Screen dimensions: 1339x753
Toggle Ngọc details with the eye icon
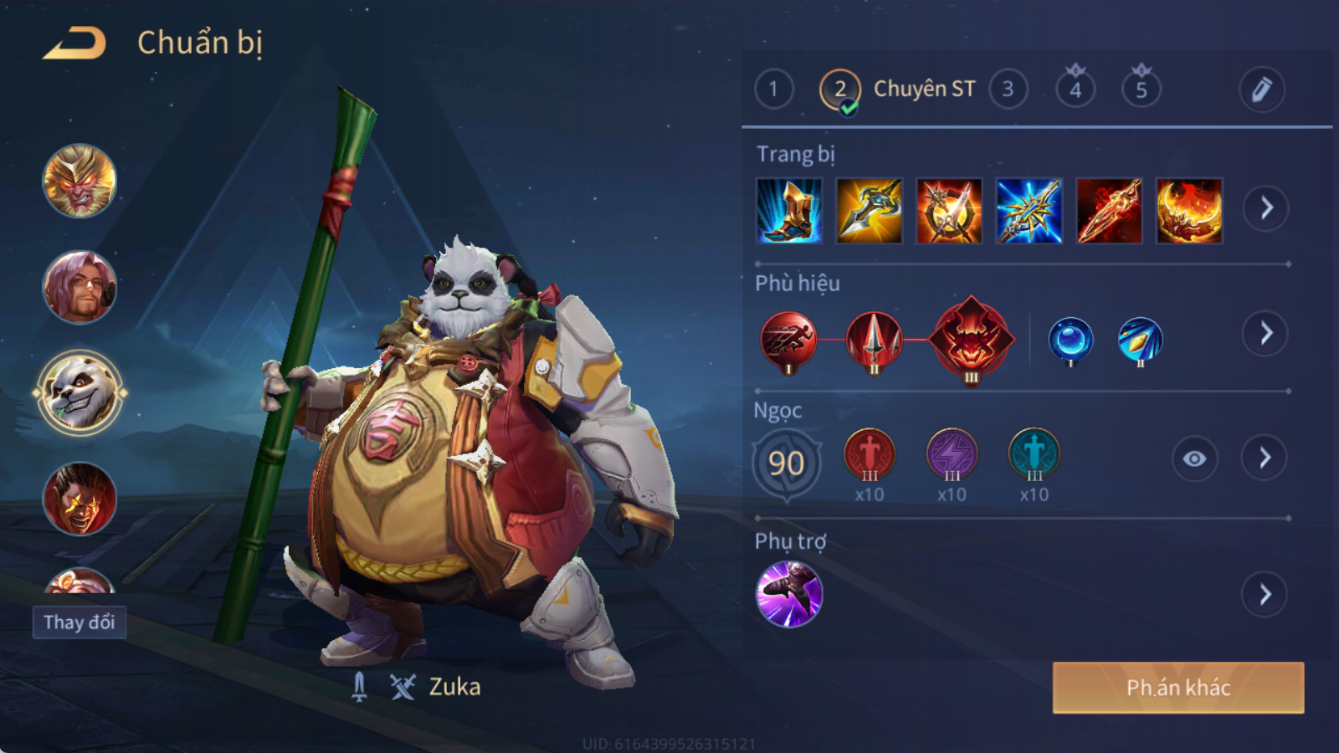click(1194, 459)
